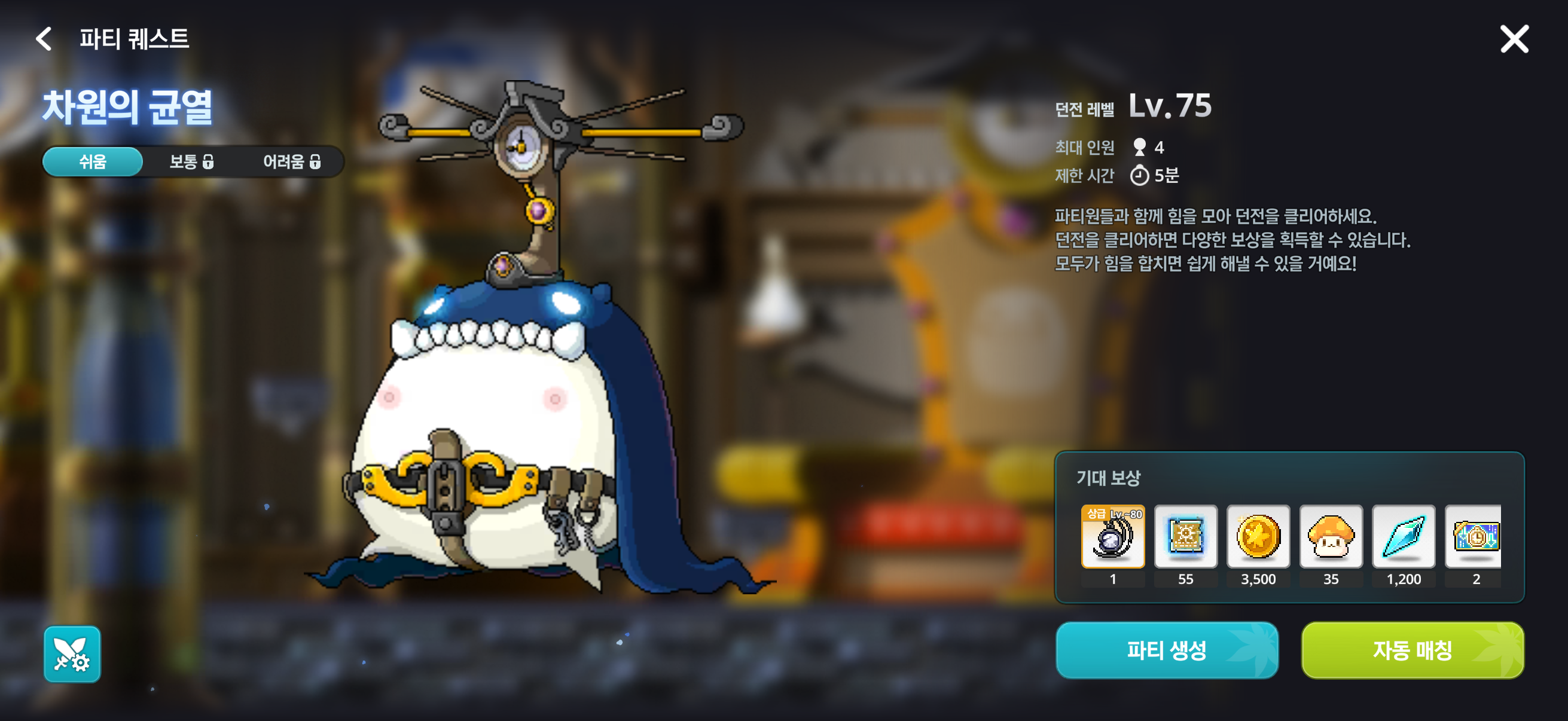Viewport: 1568px width, 721px height.
Task: Select the 파티 퀘스트 header title
Action: click(135, 40)
